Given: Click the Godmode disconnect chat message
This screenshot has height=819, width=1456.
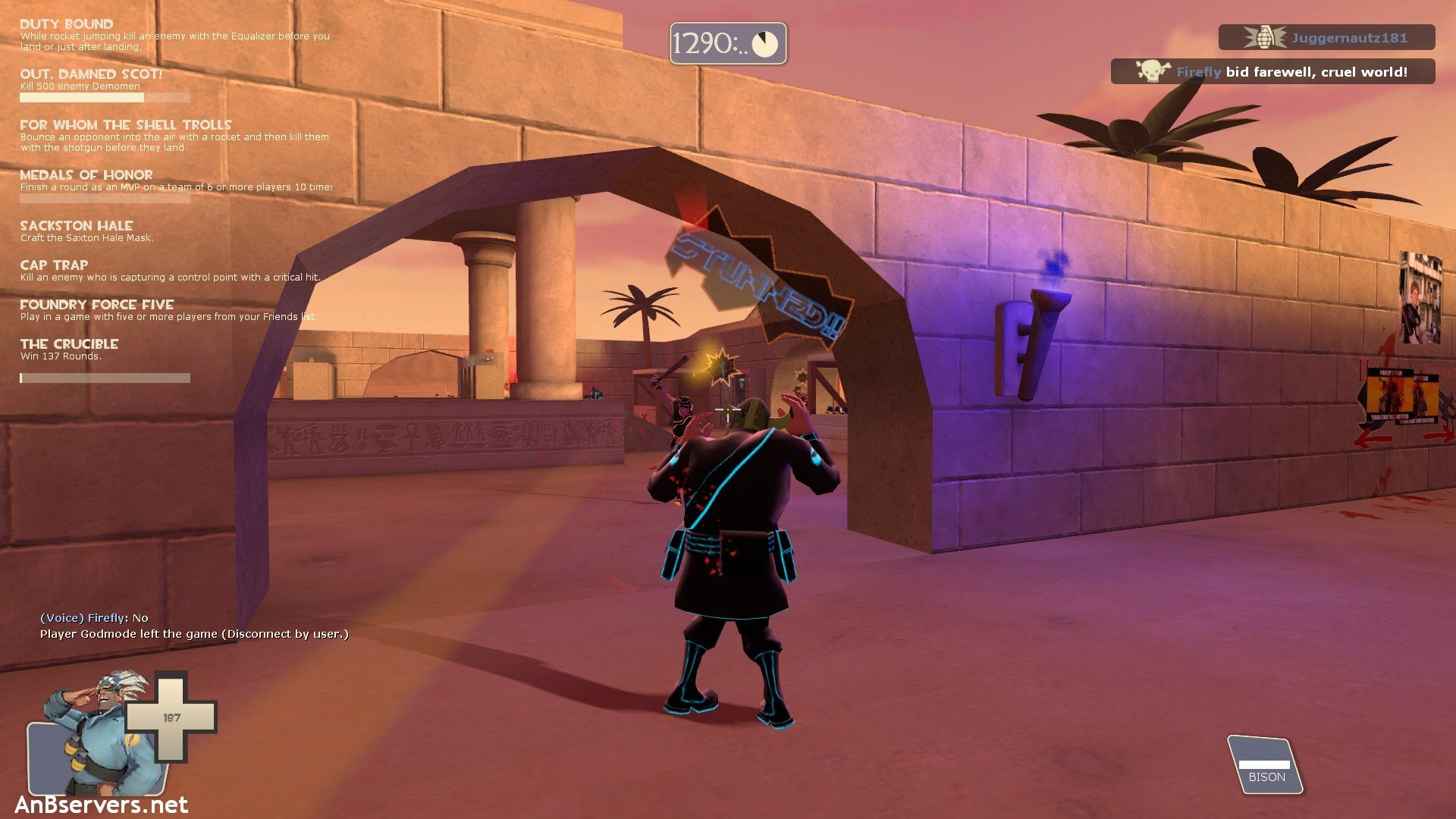Looking at the screenshot, I should (x=194, y=634).
